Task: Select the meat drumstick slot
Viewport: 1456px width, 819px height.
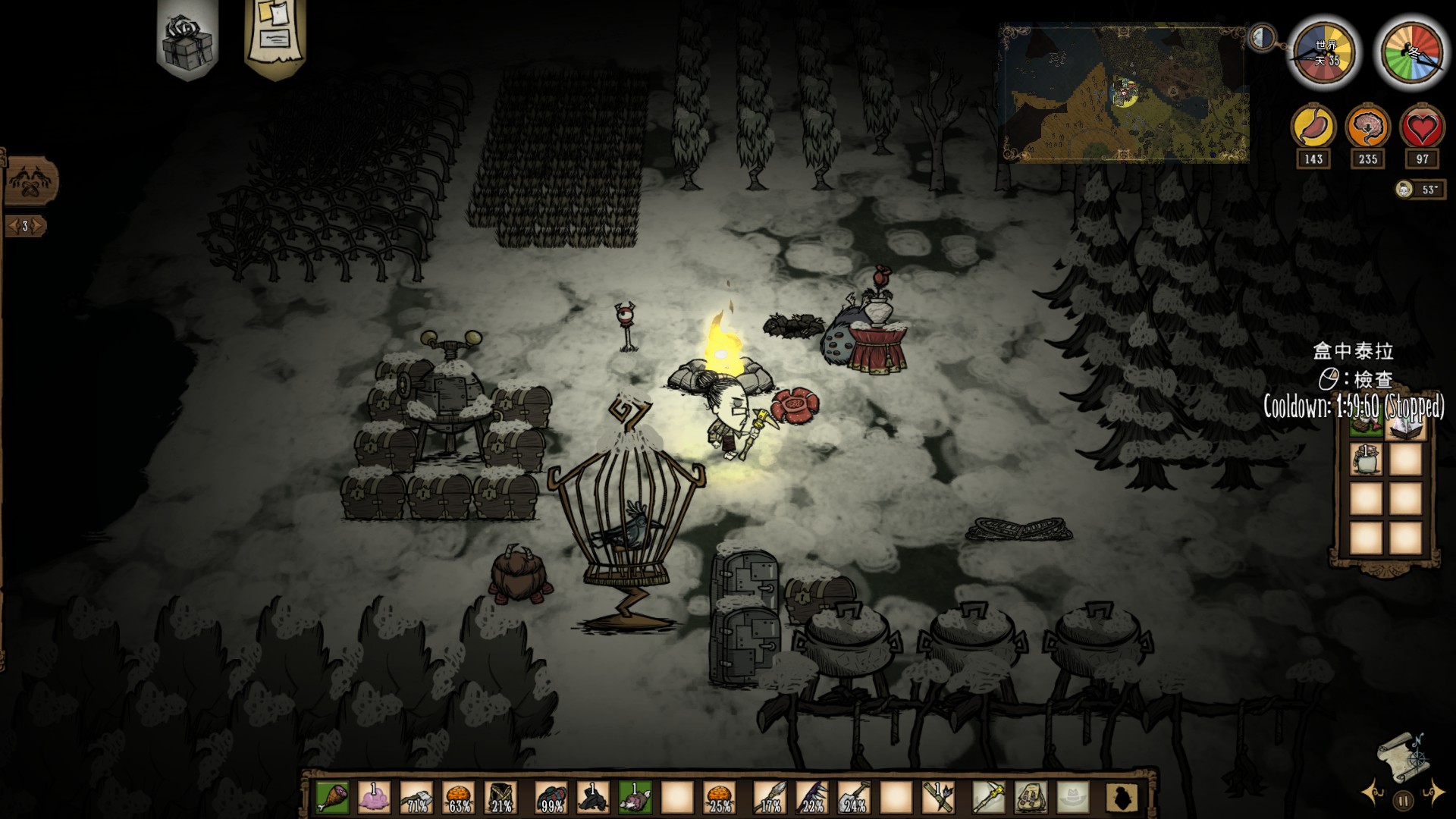Action: [x=331, y=797]
